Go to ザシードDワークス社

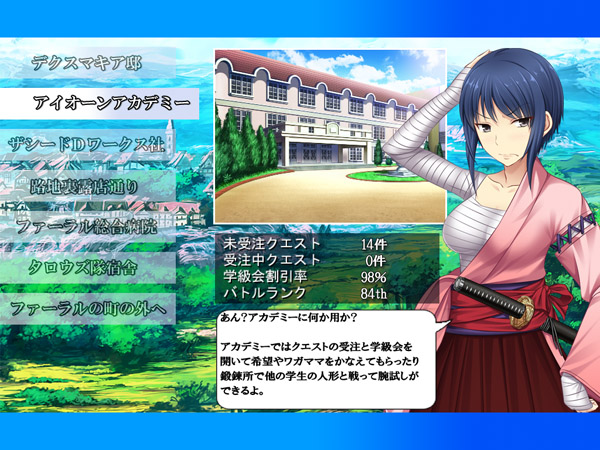pyautogui.click(x=86, y=144)
